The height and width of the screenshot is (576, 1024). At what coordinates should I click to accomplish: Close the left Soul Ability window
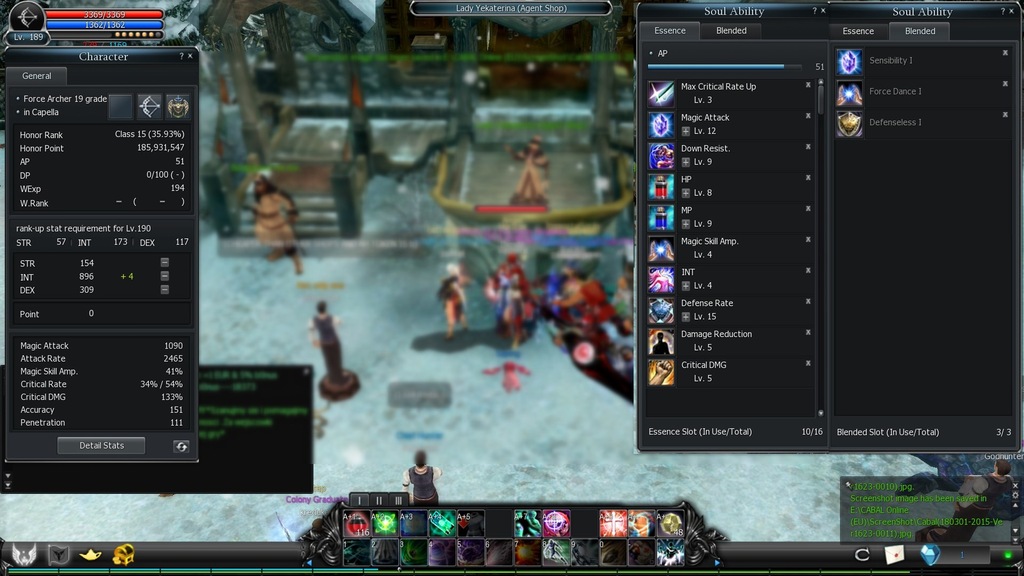click(823, 11)
